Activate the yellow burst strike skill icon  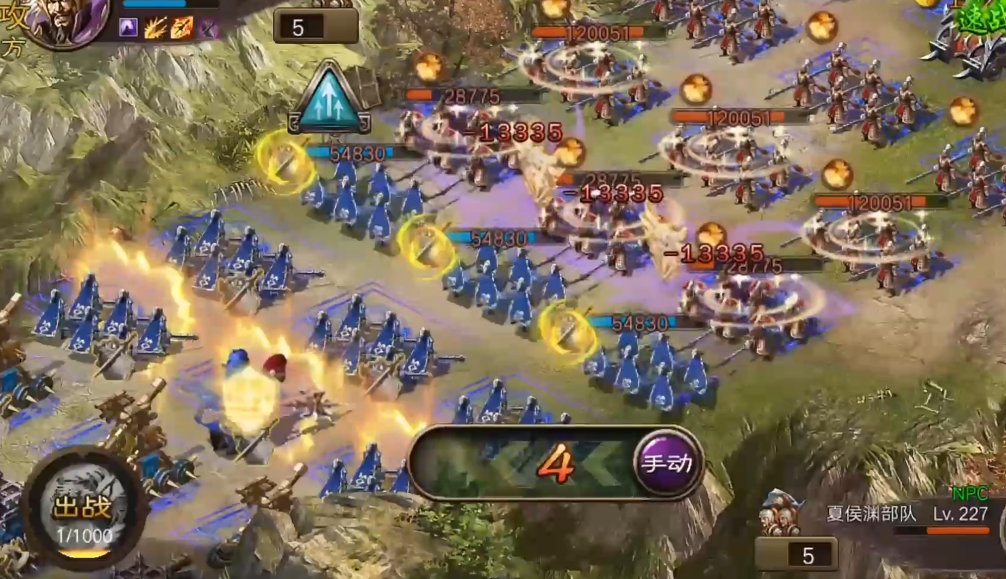[155, 28]
